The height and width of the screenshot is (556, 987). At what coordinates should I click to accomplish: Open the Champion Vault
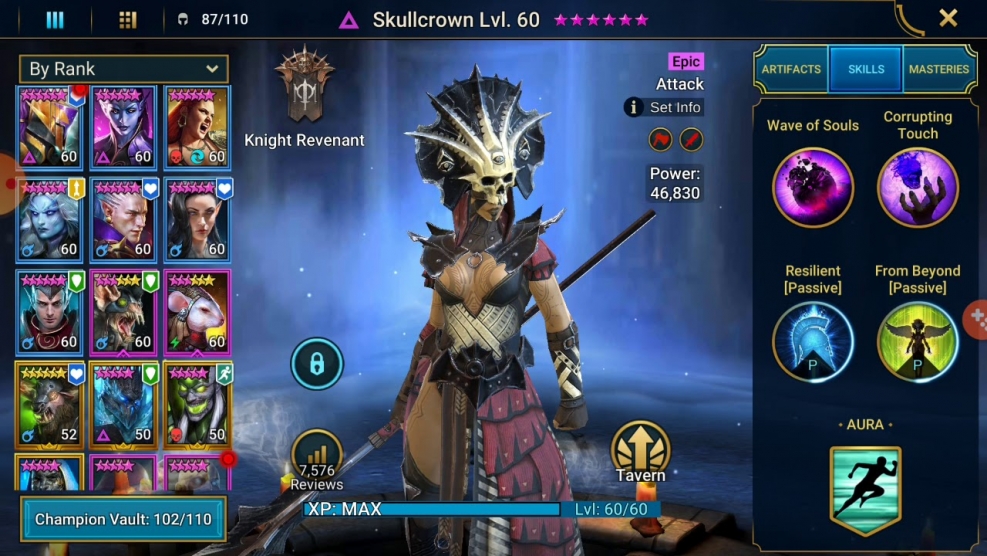tap(122, 519)
